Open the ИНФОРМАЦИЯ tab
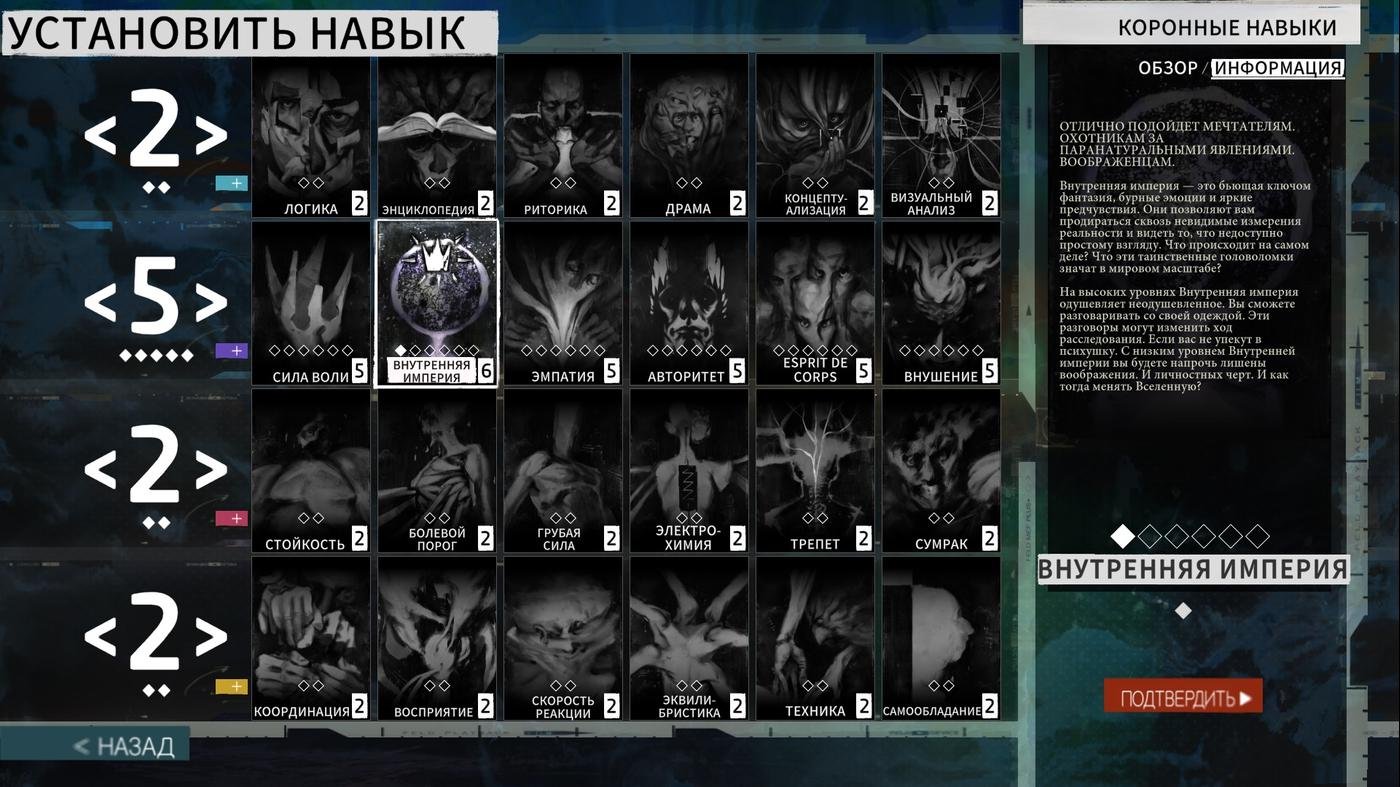Viewport: 1400px width, 787px height. pos(1277,68)
